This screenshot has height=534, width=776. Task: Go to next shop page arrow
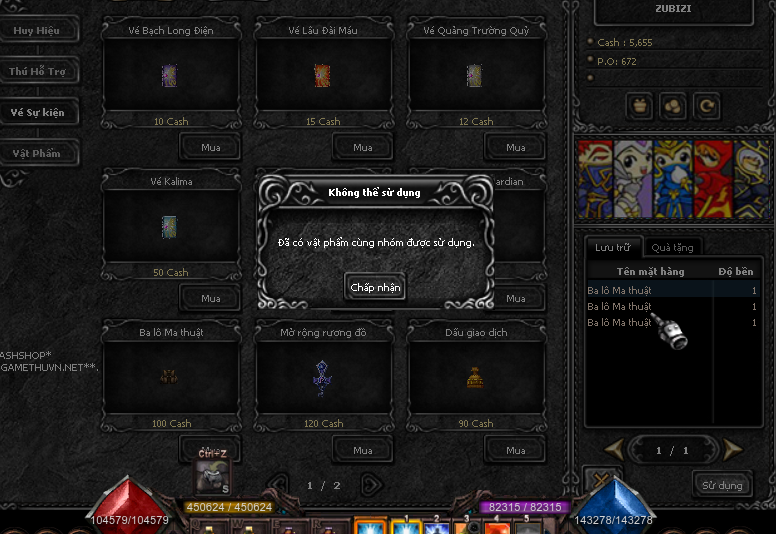point(371,485)
